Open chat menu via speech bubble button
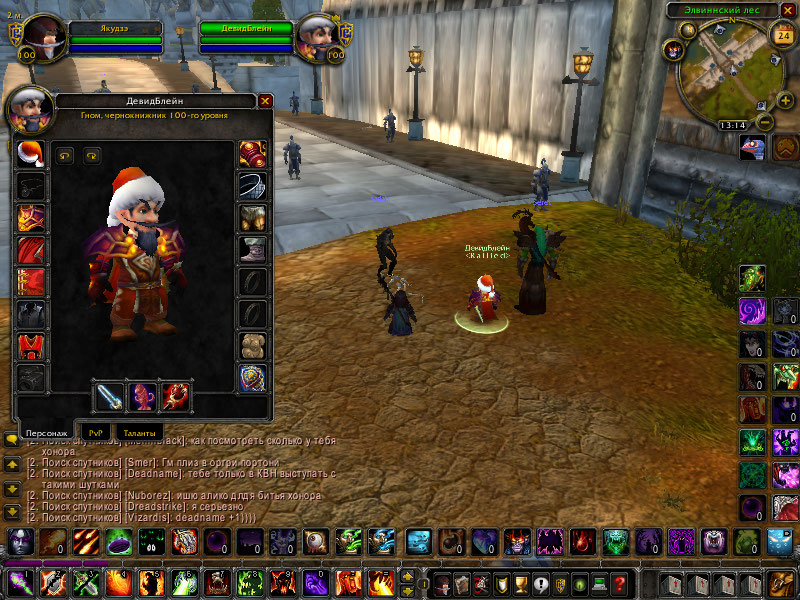 pyautogui.click(x=12, y=439)
